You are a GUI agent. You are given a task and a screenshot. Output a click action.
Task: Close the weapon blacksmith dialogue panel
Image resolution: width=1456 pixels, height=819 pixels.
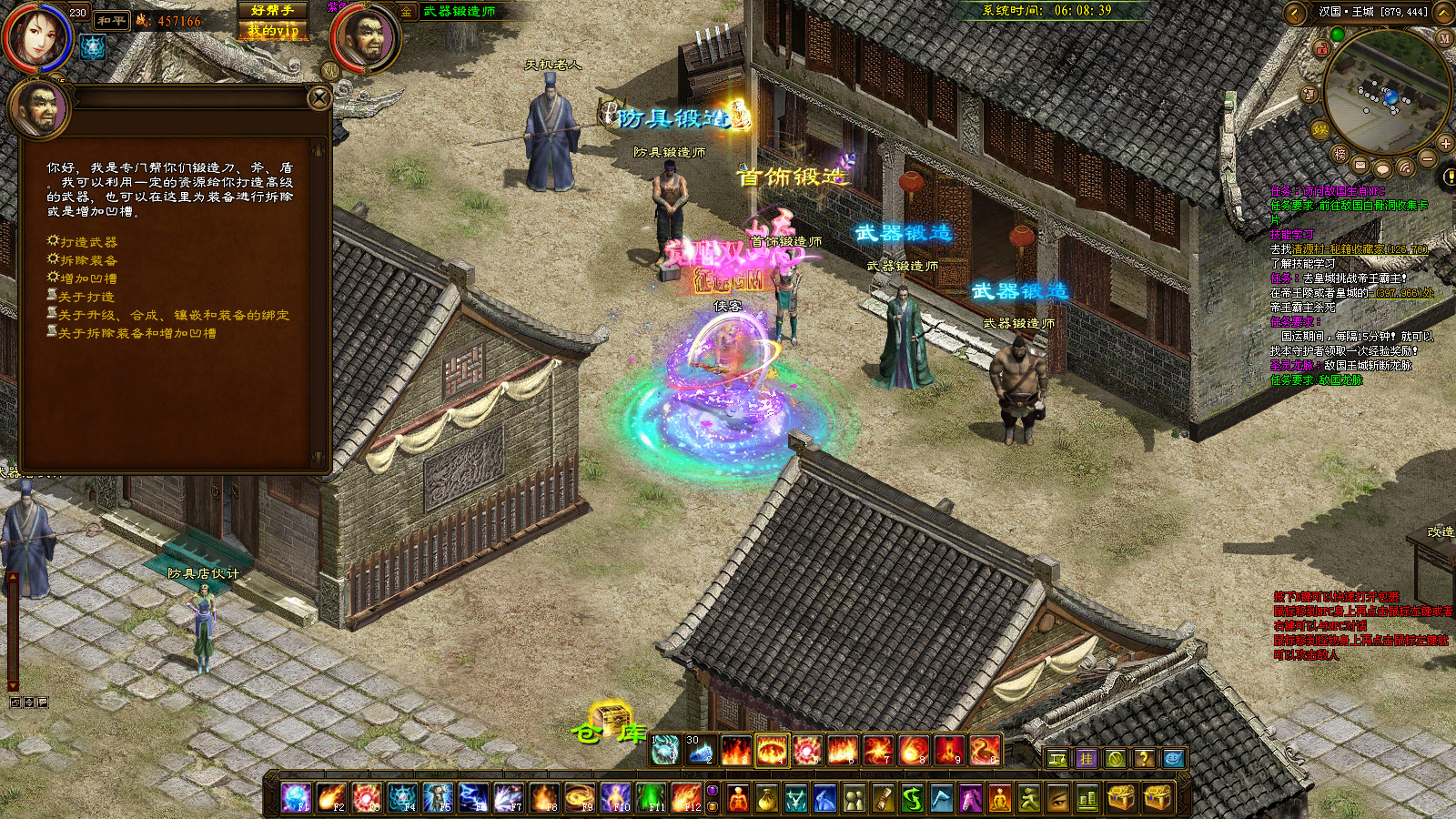[x=318, y=97]
